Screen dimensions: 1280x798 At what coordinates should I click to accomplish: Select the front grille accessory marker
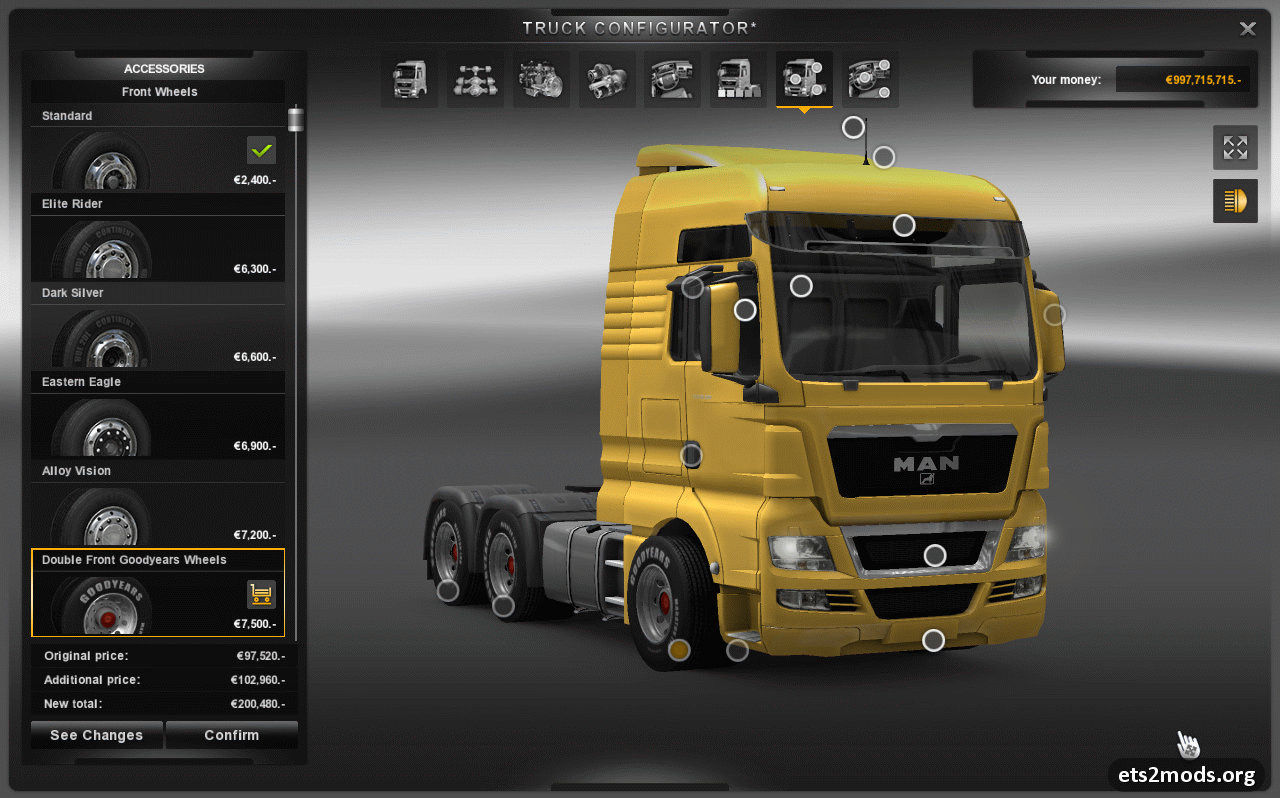click(935, 555)
